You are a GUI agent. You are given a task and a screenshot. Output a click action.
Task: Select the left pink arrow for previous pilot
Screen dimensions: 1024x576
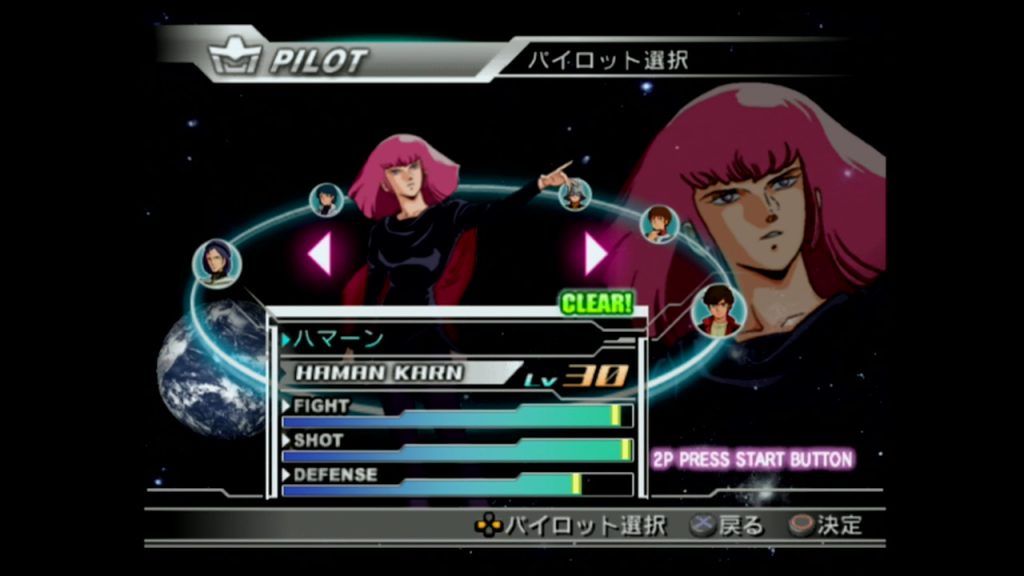pos(320,253)
